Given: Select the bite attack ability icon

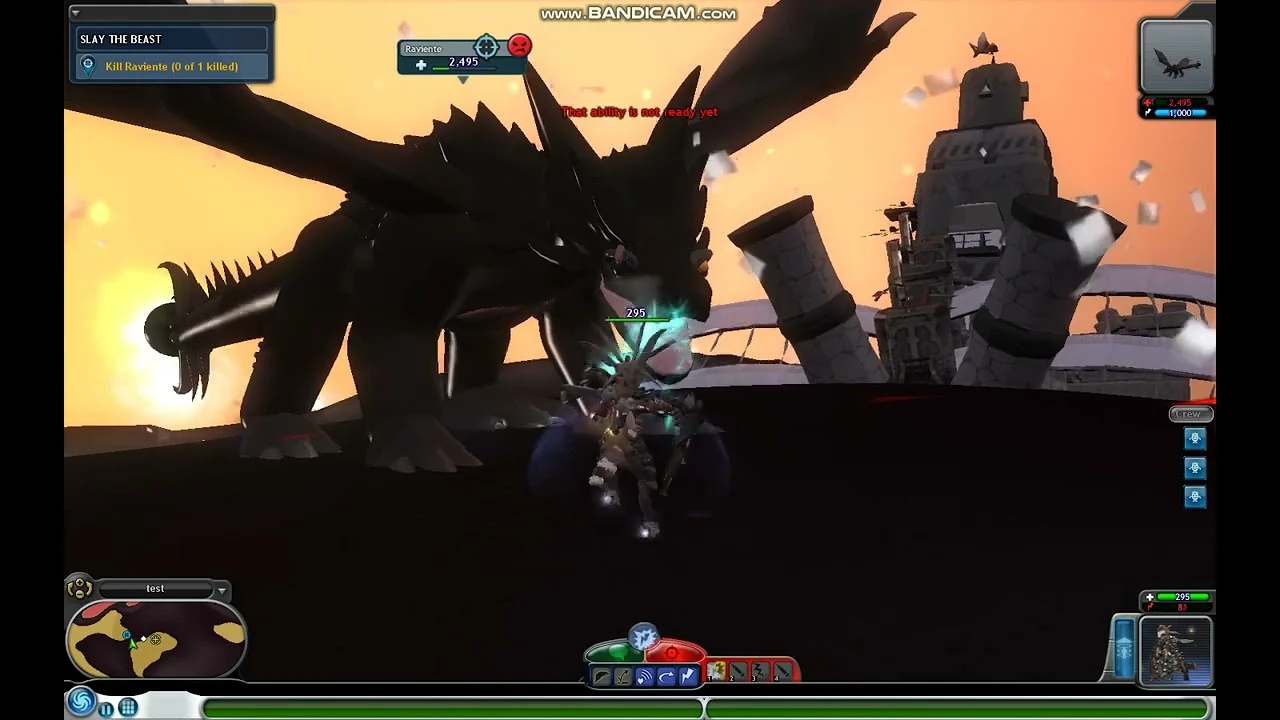Looking at the screenshot, I should coord(601,675).
